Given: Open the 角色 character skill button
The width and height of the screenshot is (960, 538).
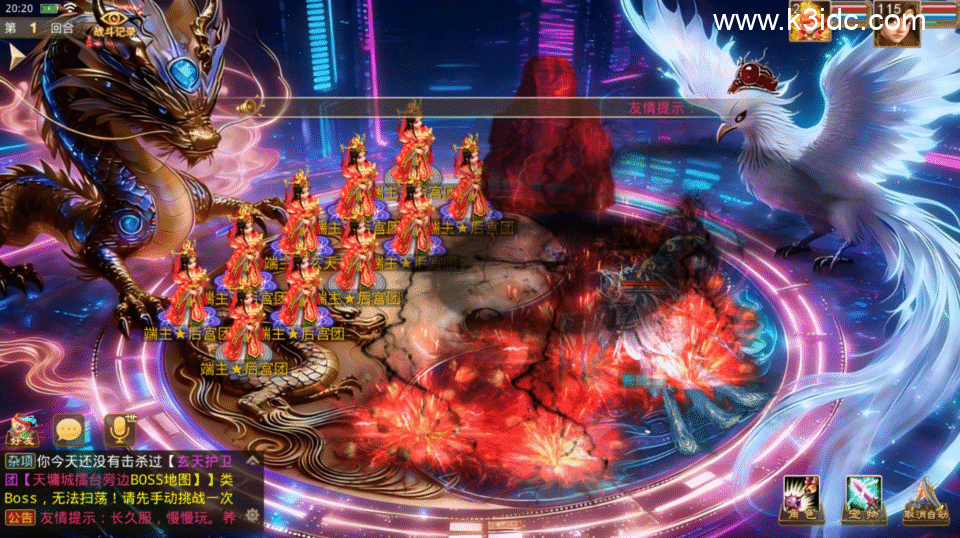Looking at the screenshot, I should pos(803,501).
